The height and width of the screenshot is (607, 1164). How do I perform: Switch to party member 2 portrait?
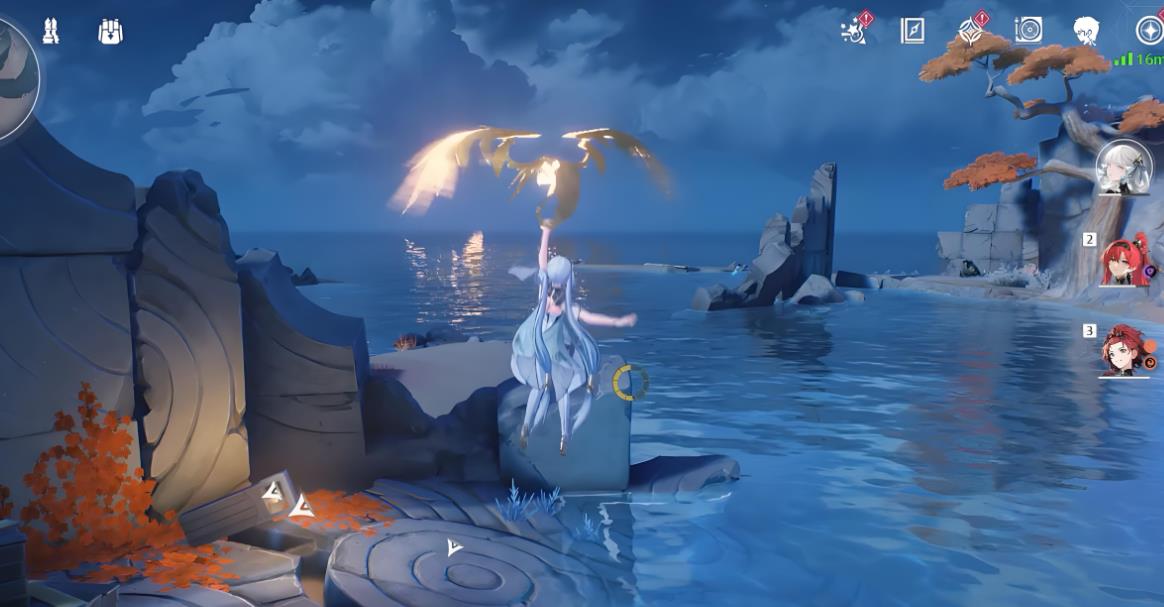click(x=1124, y=260)
